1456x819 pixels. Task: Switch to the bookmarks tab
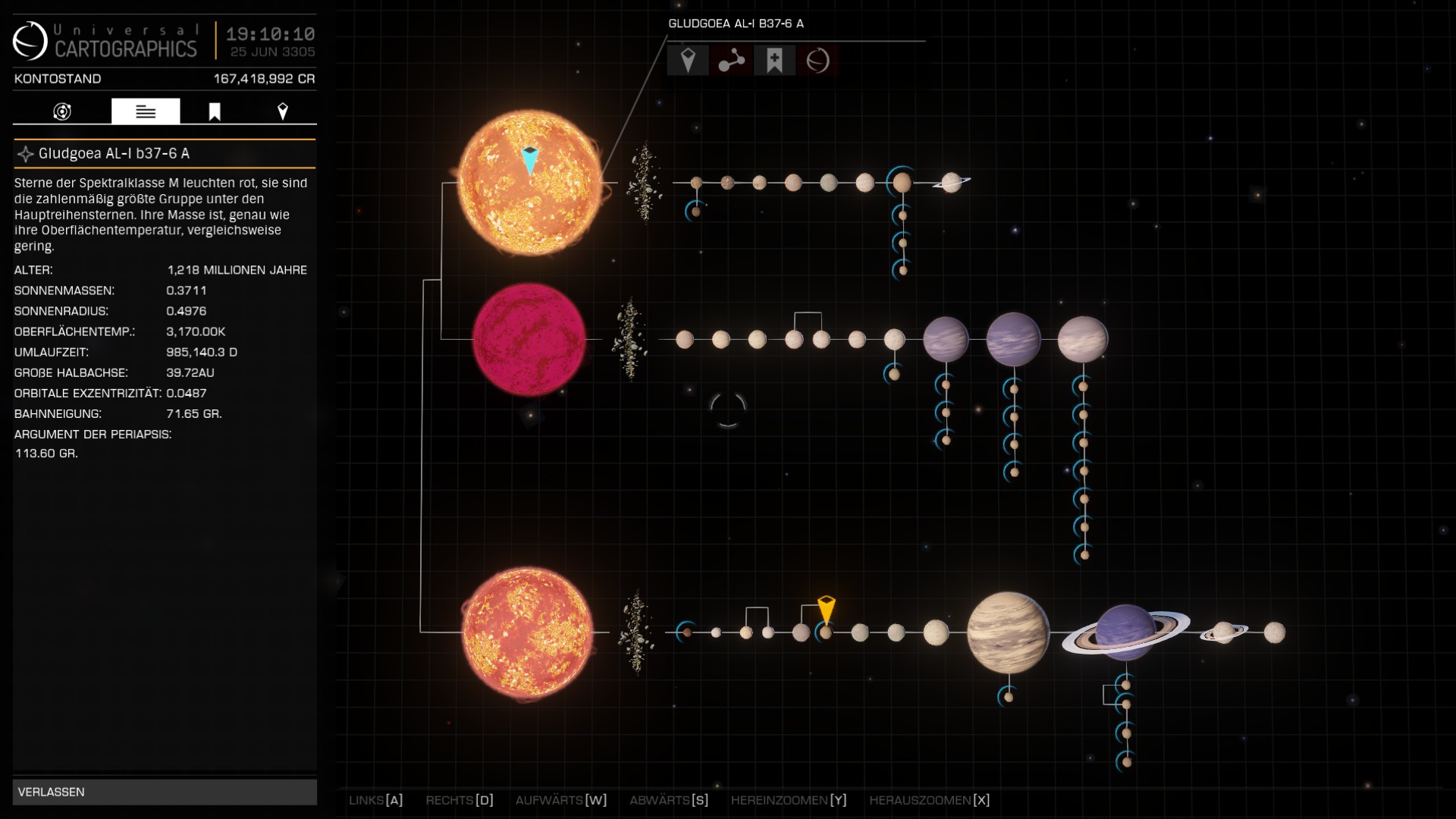click(215, 112)
